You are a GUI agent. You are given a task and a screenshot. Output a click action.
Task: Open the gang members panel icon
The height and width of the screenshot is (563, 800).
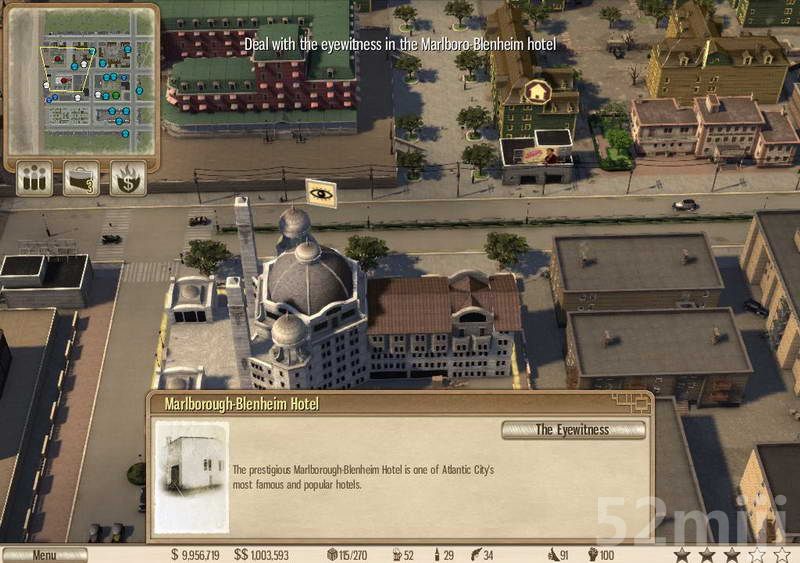[35, 177]
